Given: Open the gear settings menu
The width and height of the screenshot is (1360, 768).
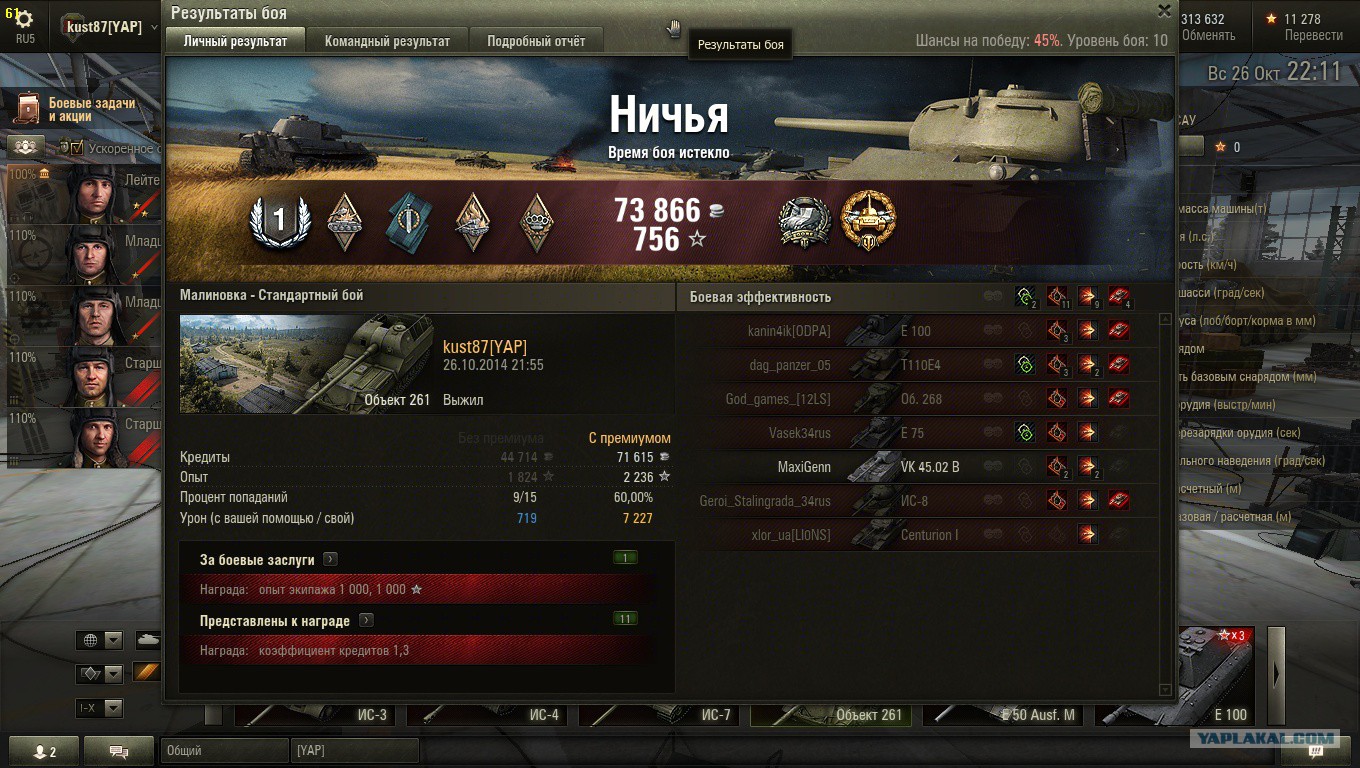Looking at the screenshot, I should [23, 19].
